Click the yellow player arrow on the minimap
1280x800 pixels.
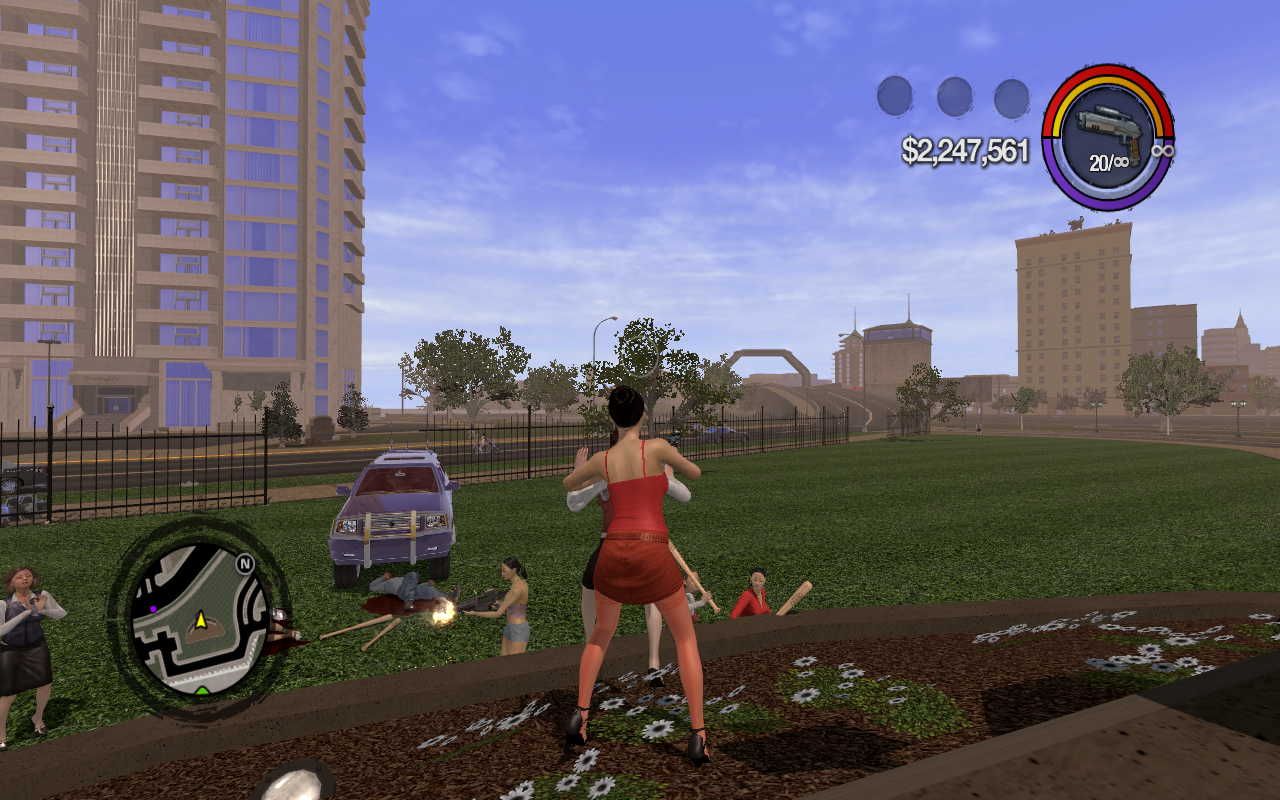(x=200, y=621)
